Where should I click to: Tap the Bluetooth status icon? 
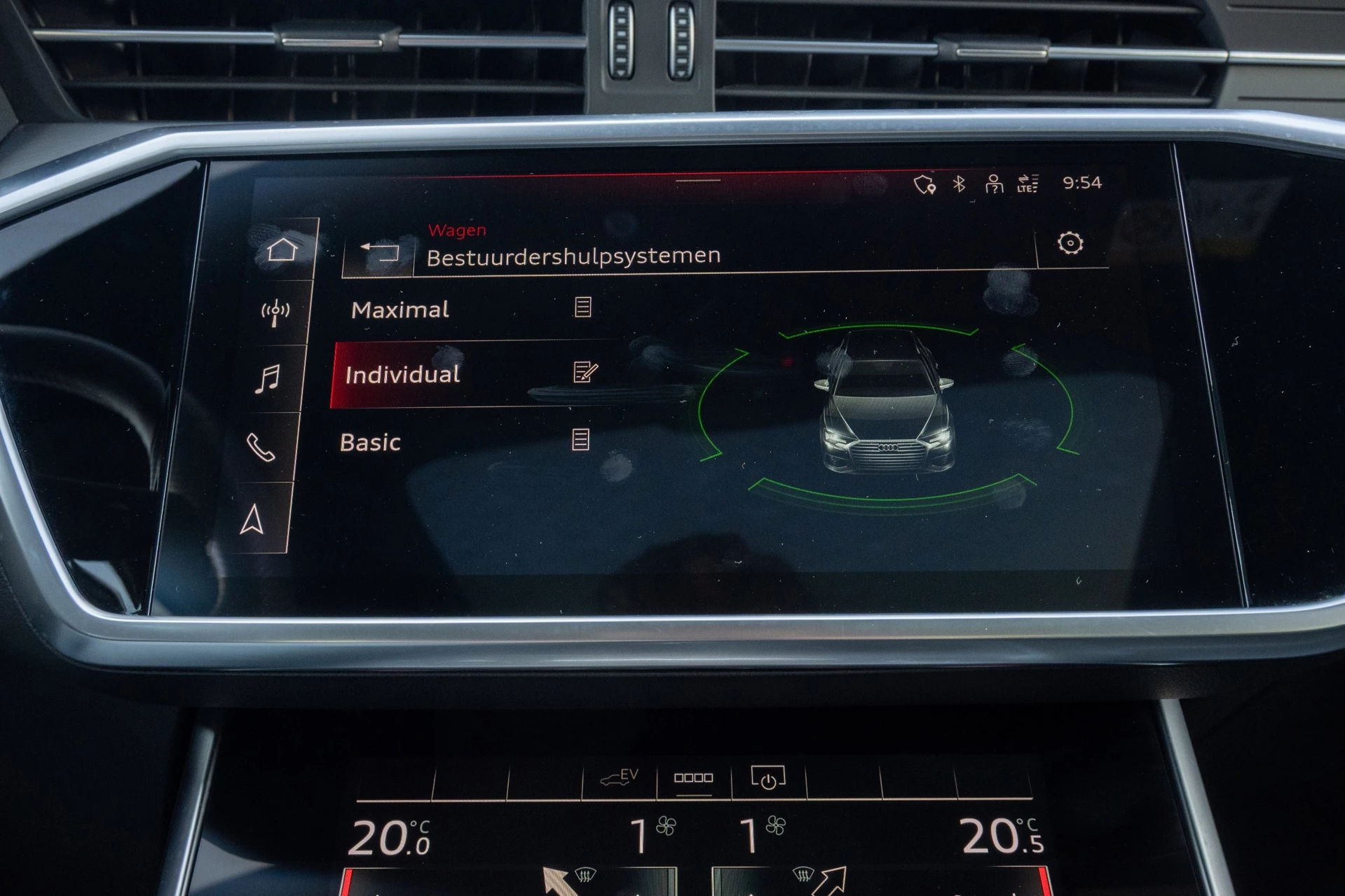pos(959,182)
